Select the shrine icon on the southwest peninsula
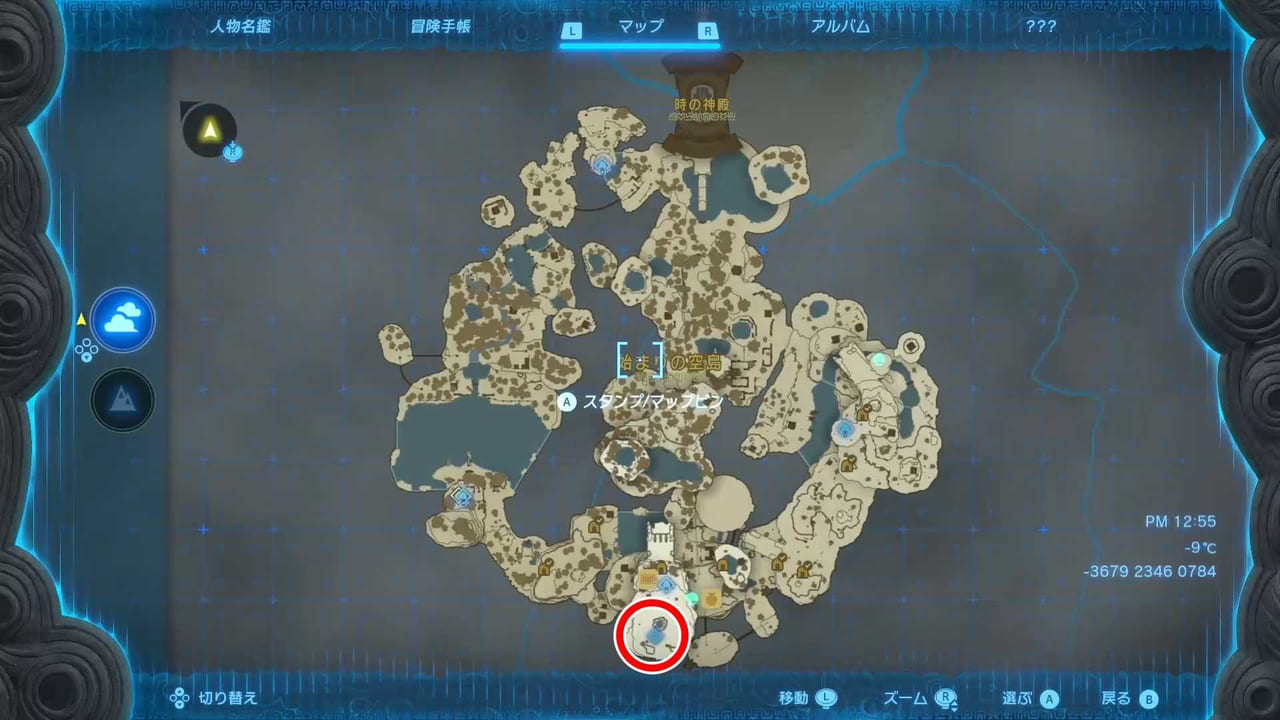1280x720 pixels. (x=461, y=495)
